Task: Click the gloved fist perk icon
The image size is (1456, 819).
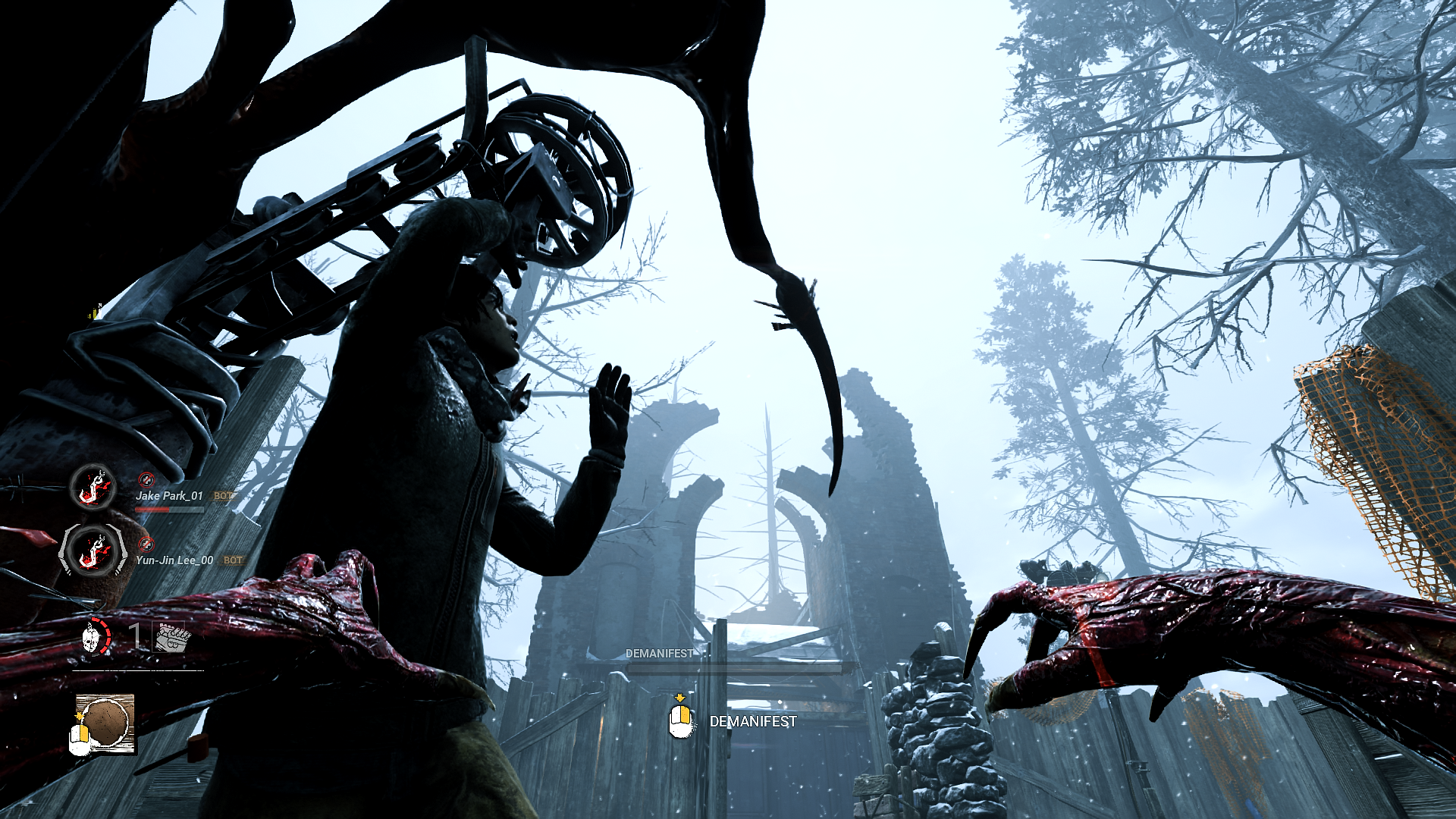Action: pyautogui.click(x=173, y=637)
